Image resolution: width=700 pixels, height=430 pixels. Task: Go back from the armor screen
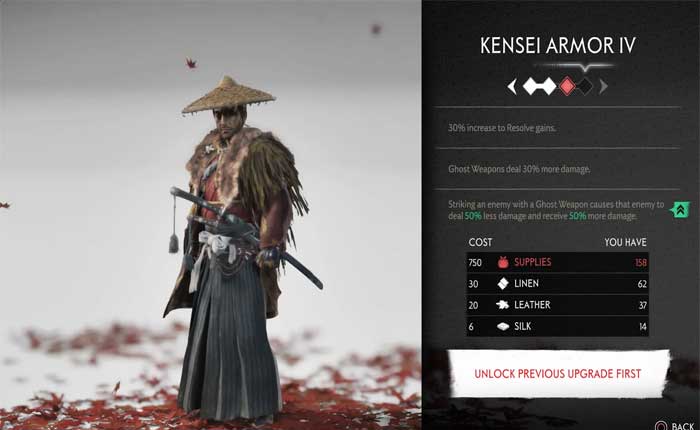coord(674,424)
